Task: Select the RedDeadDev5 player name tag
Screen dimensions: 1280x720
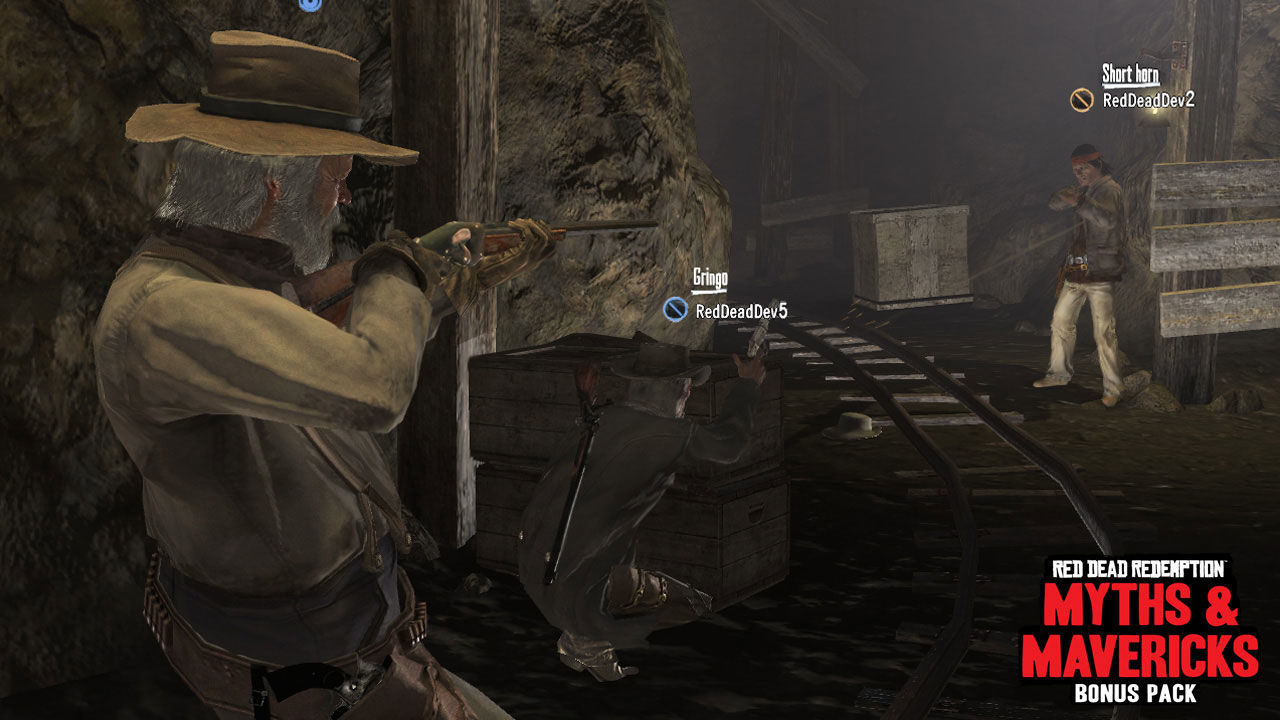Action: tap(741, 311)
